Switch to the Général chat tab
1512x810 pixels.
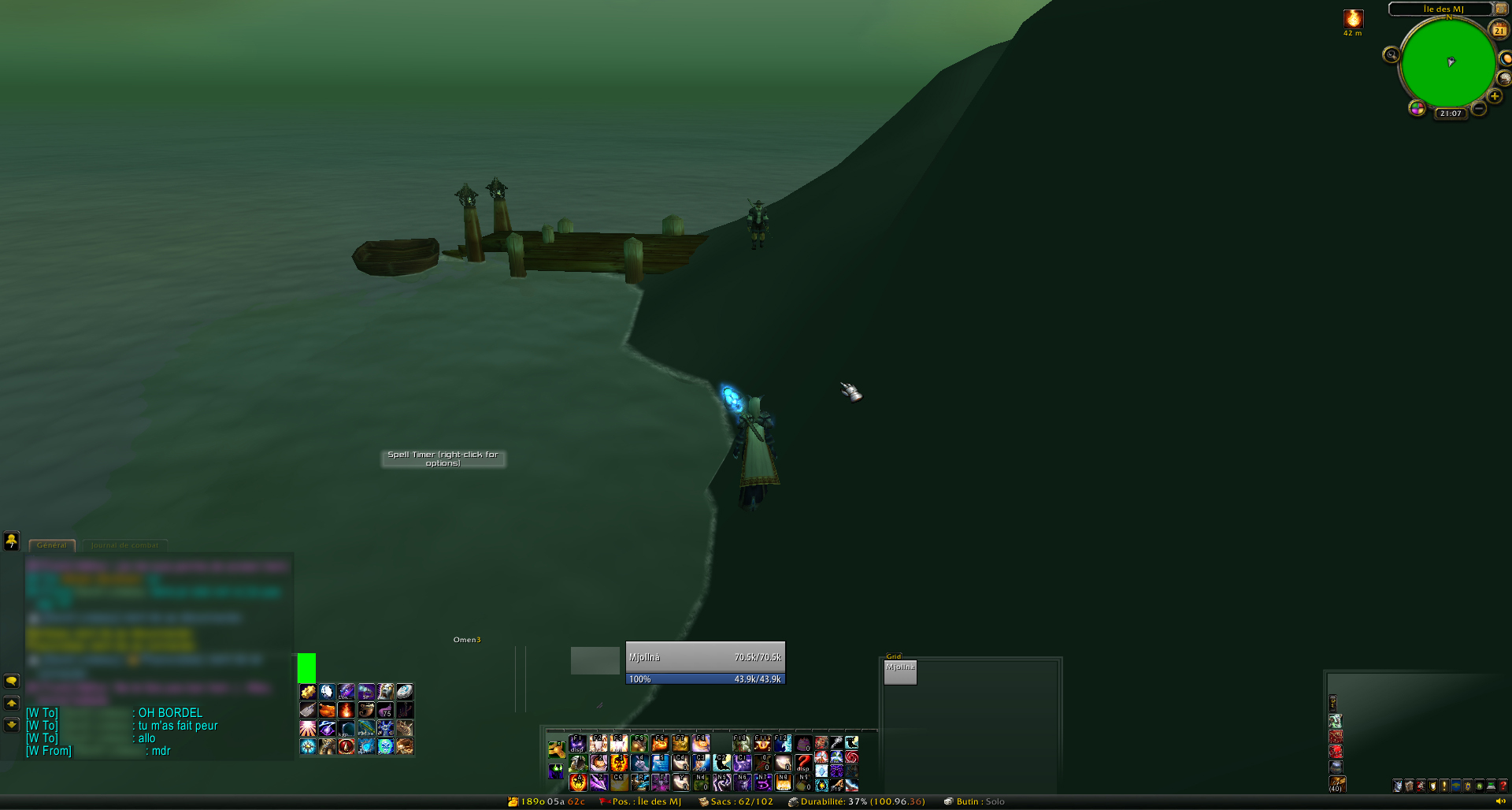tap(52, 545)
